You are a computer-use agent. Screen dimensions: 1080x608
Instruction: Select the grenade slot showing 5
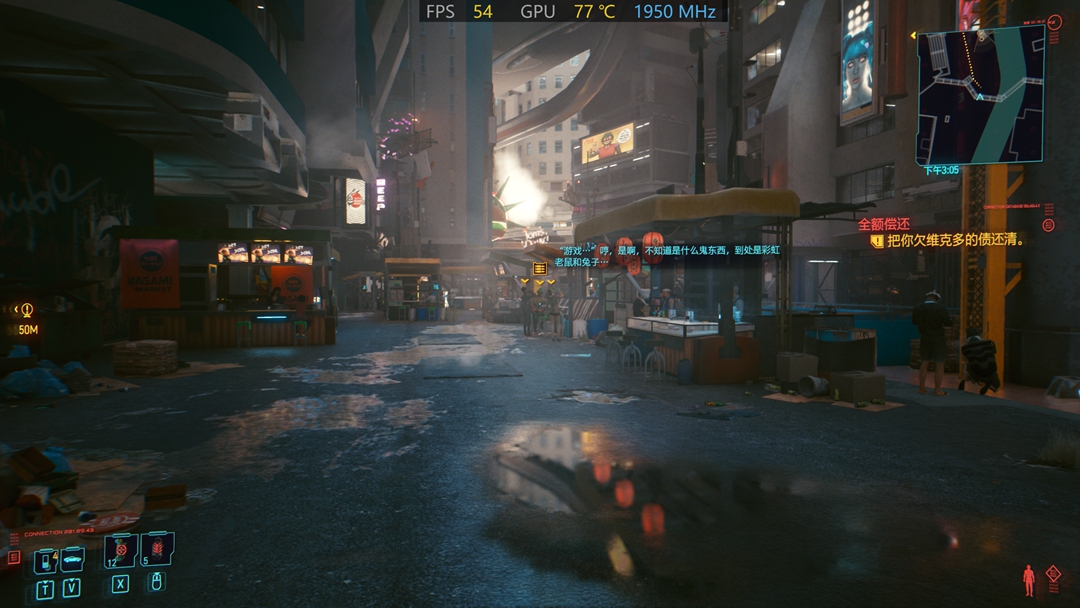click(x=157, y=549)
